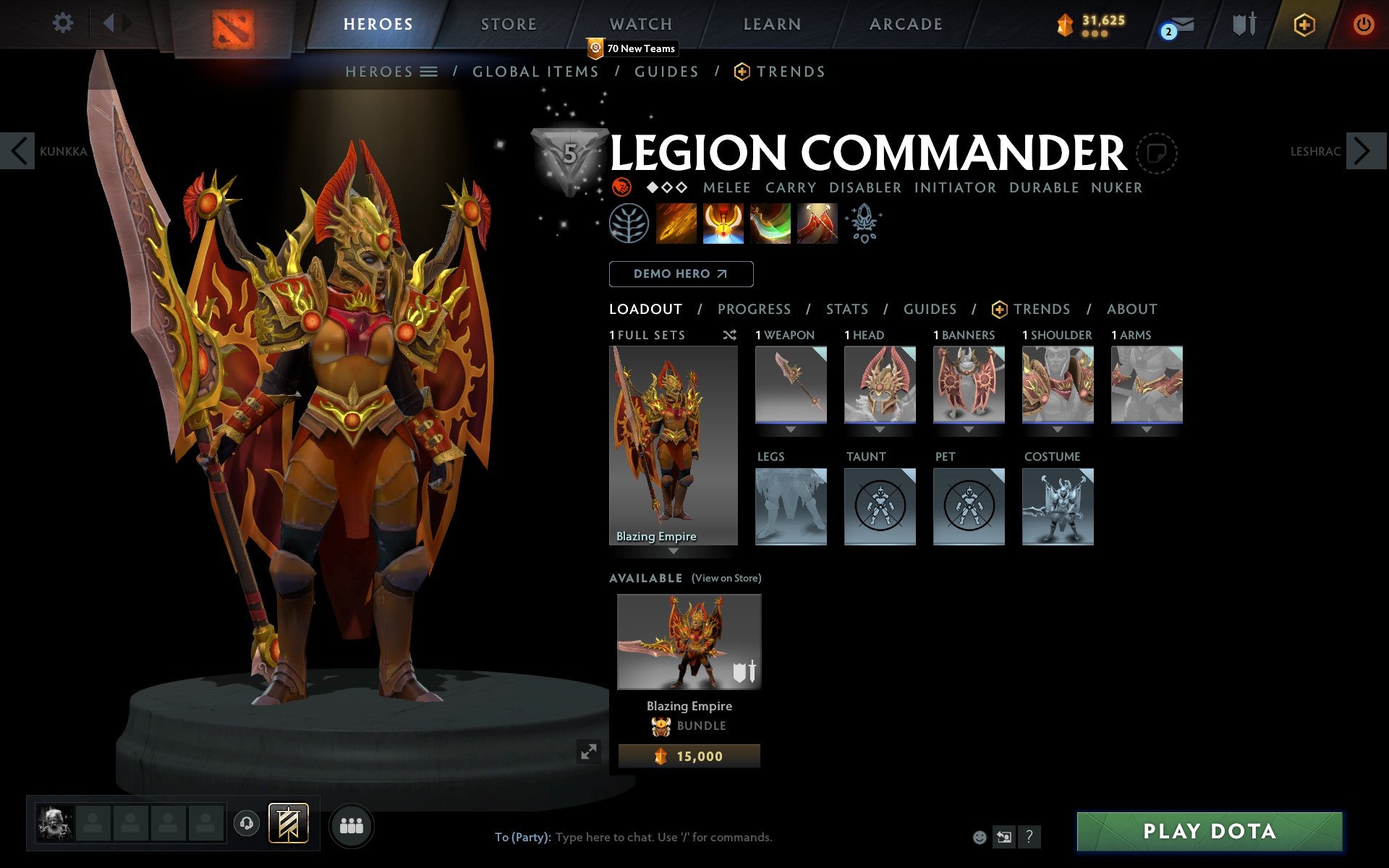Open the Heroes hamburger menu
The image size is (1389, 868).
(x=428, y=72)
